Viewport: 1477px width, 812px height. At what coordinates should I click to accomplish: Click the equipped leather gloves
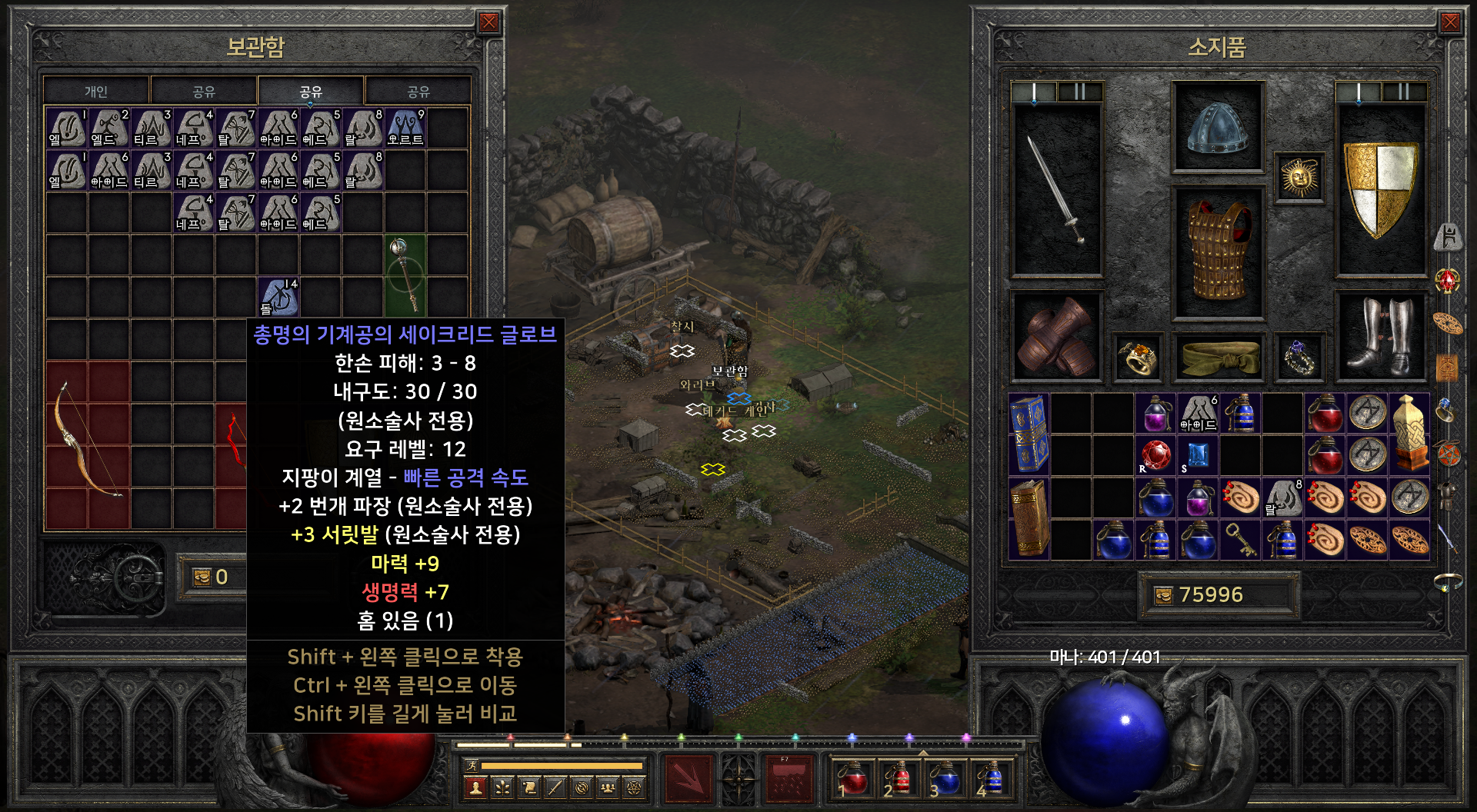point(1056,337)
